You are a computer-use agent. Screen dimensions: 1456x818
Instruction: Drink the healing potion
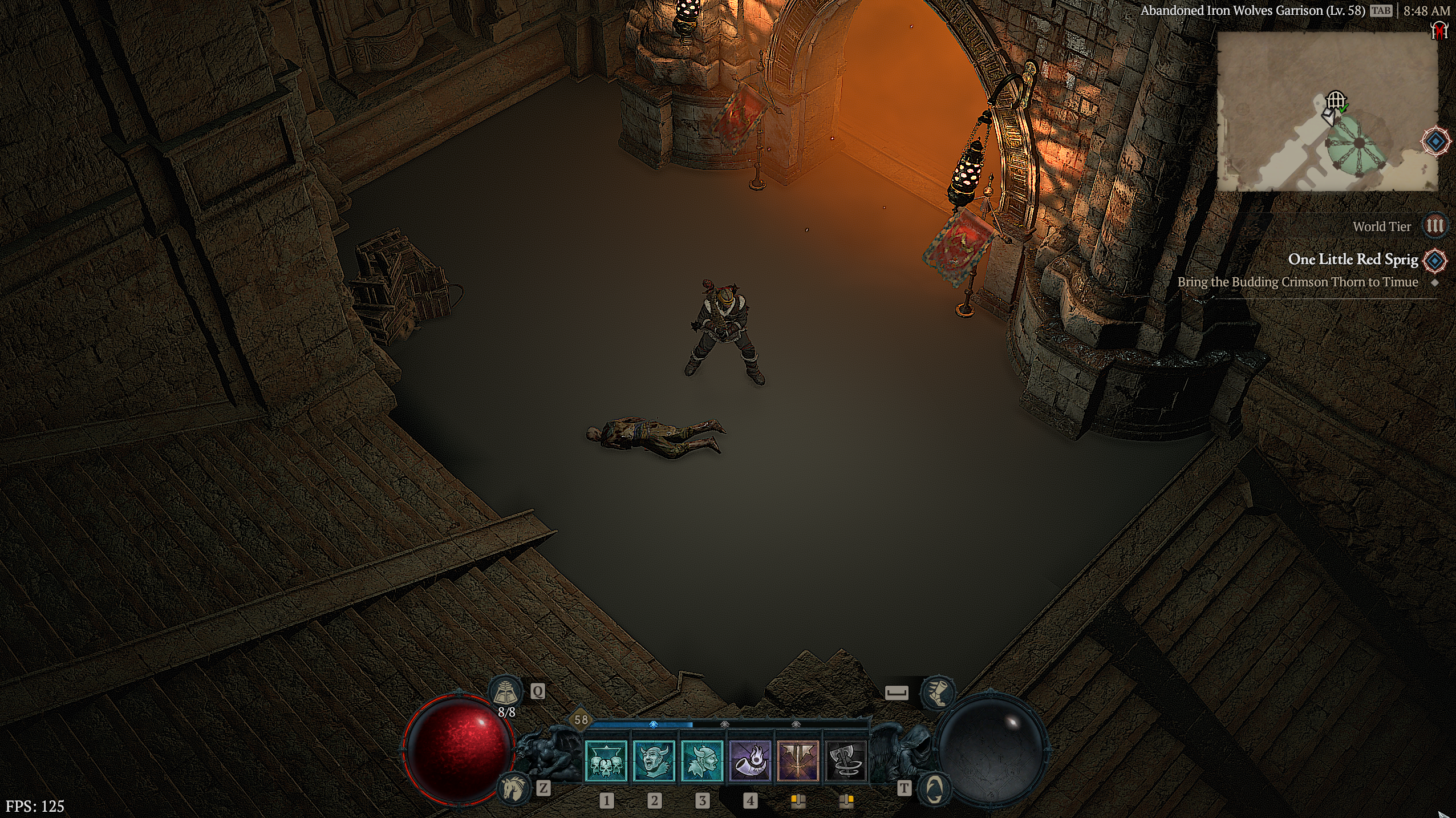pos(506,693)
